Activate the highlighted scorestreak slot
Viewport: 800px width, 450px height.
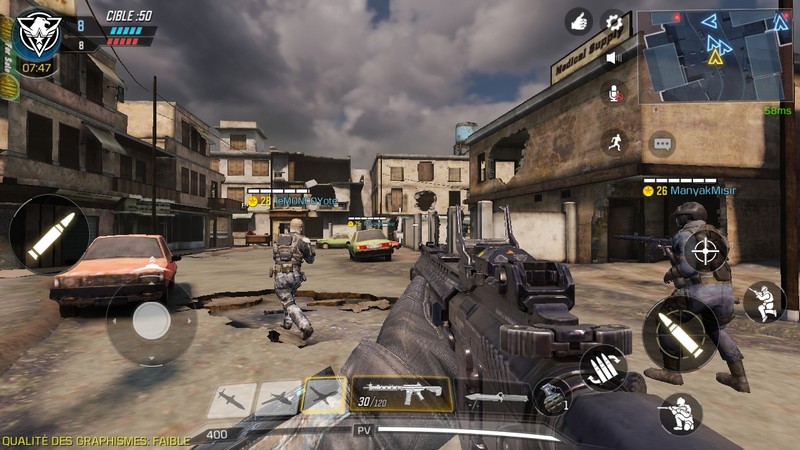click(324, 396)
